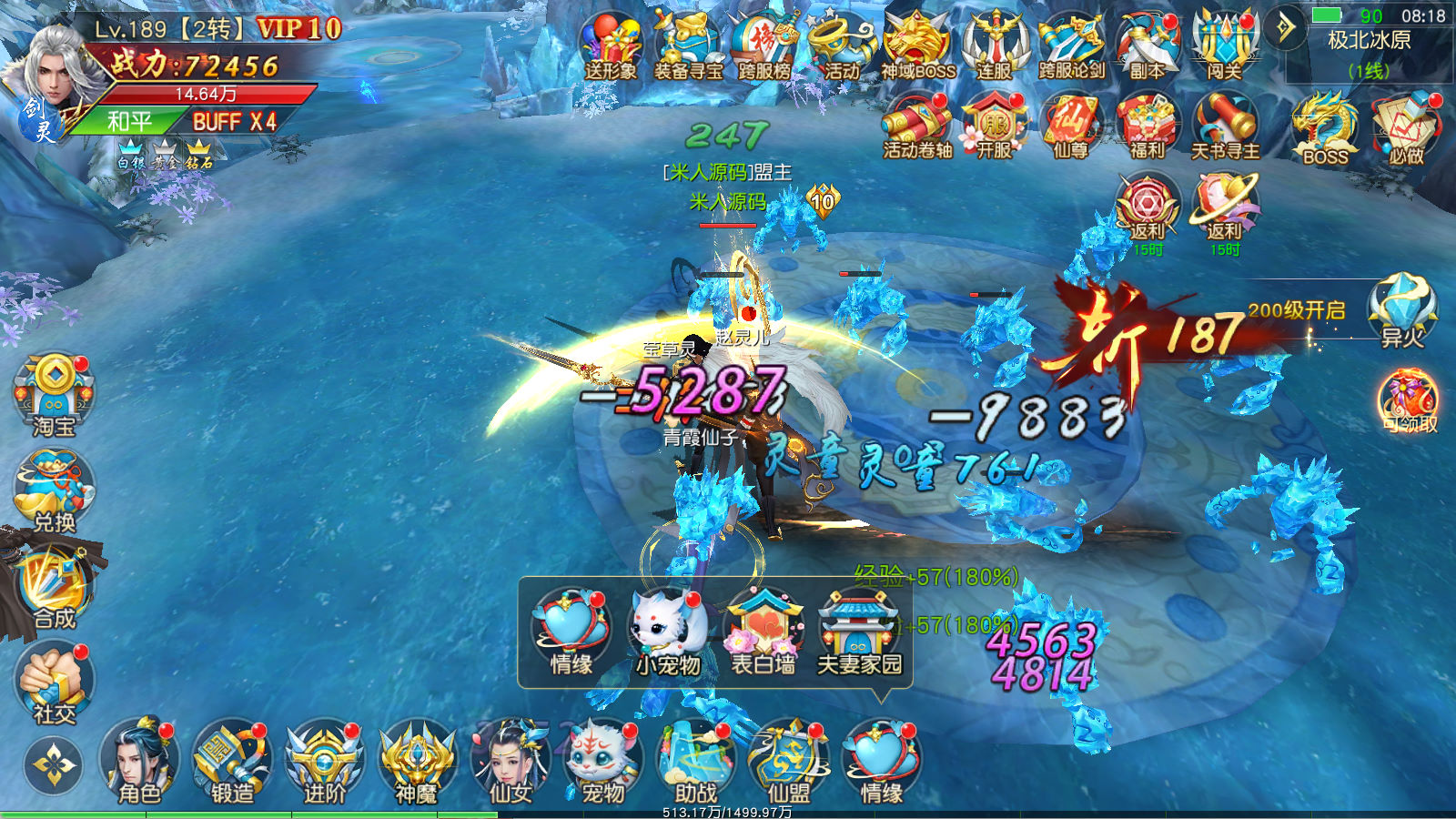Open 装备寻宝 equipment treasure hunt

coord(688,45)
